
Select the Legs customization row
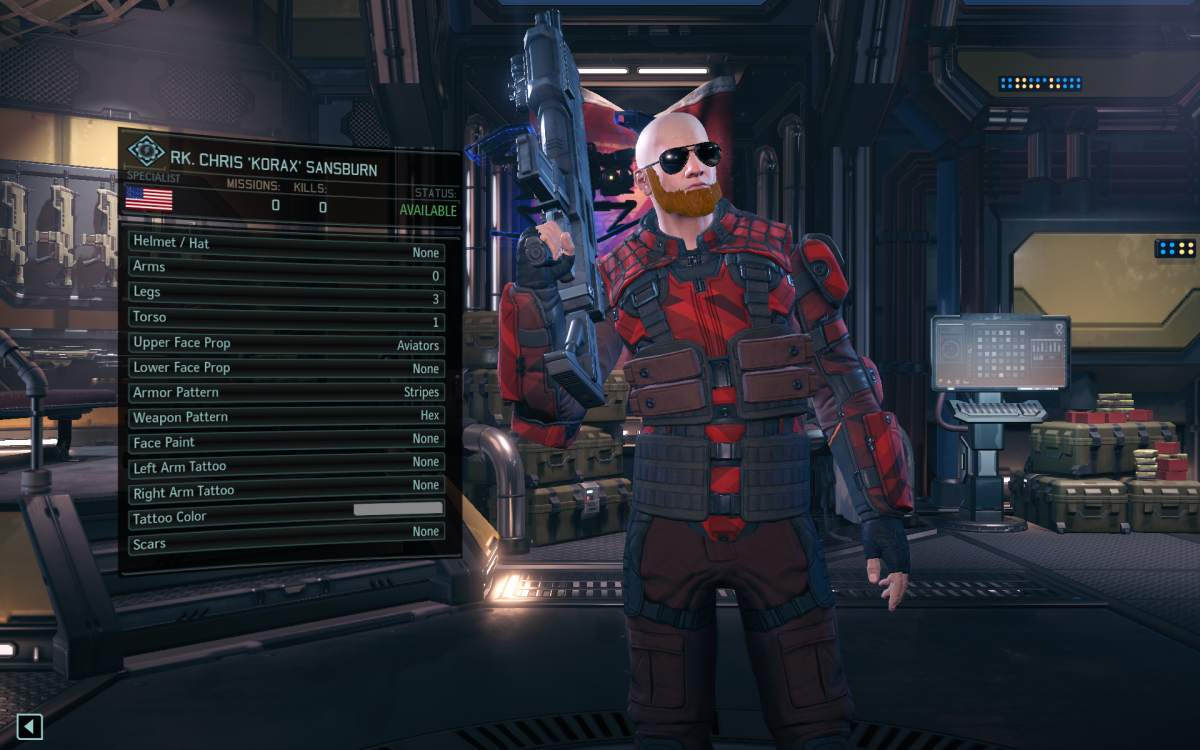(286, 293)
